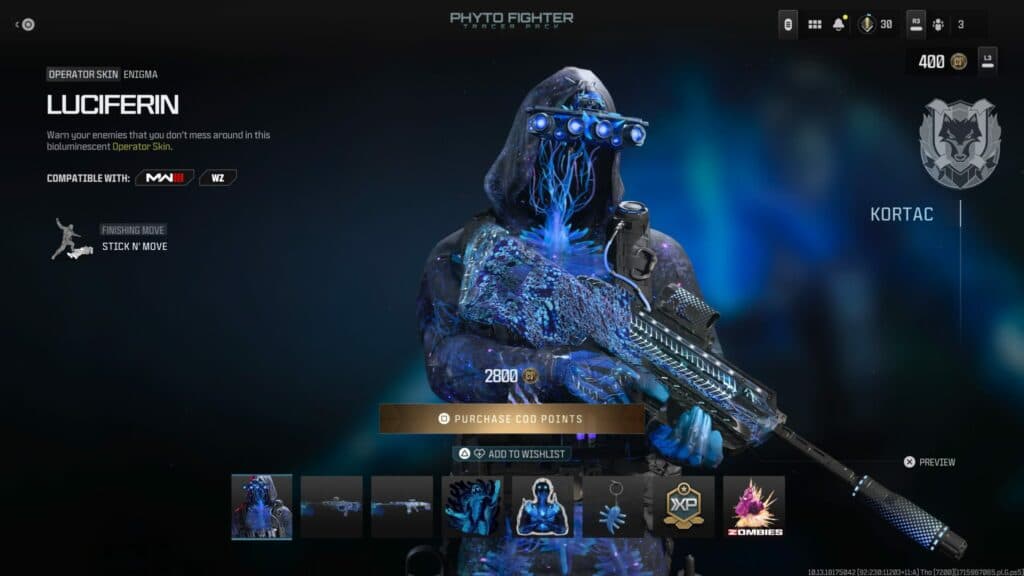1024x576 pixels.
Task: Purchase COD Points for this bundle
Action: [511, 419]
